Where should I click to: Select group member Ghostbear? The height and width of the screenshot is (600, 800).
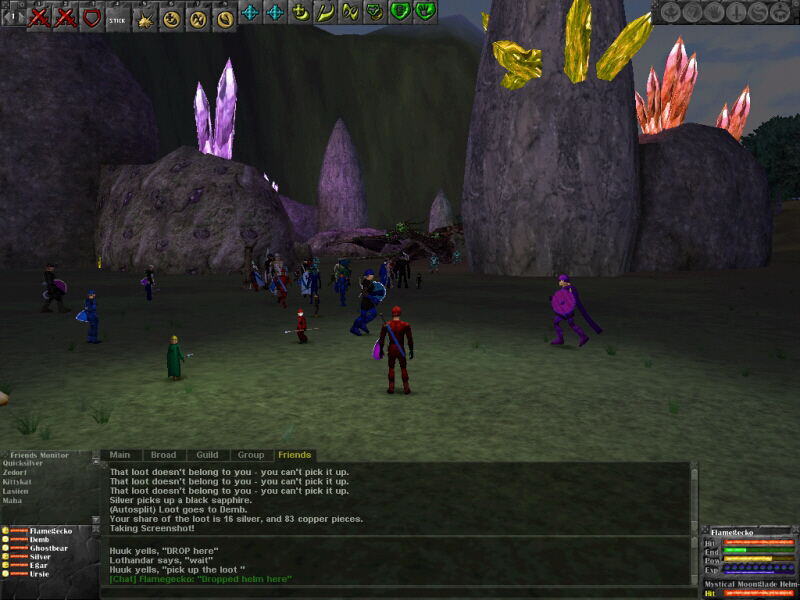(x=48, y=548)
